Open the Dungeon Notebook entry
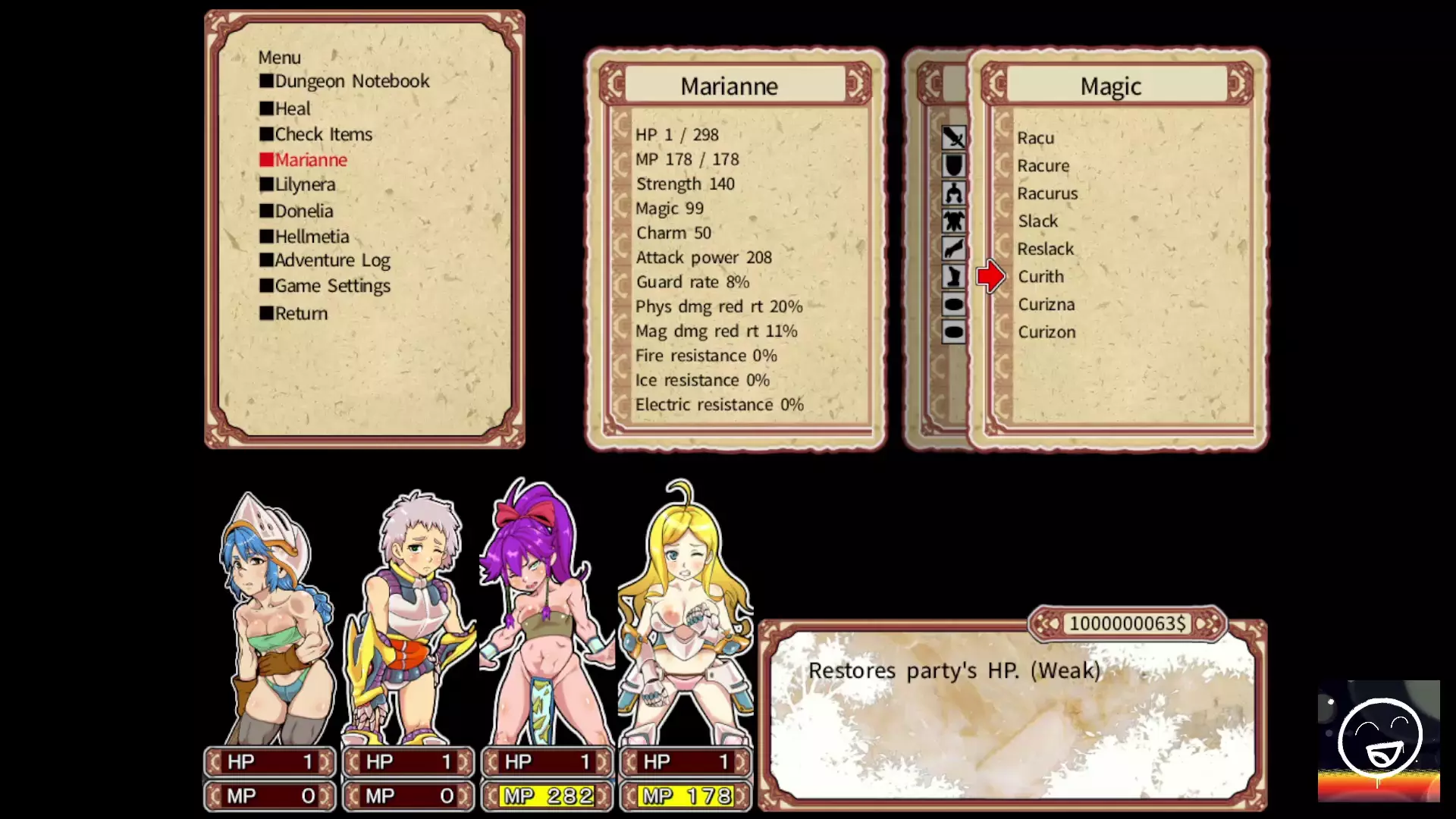This screenshot has height=819, width=1456. (x=351, y=81)
